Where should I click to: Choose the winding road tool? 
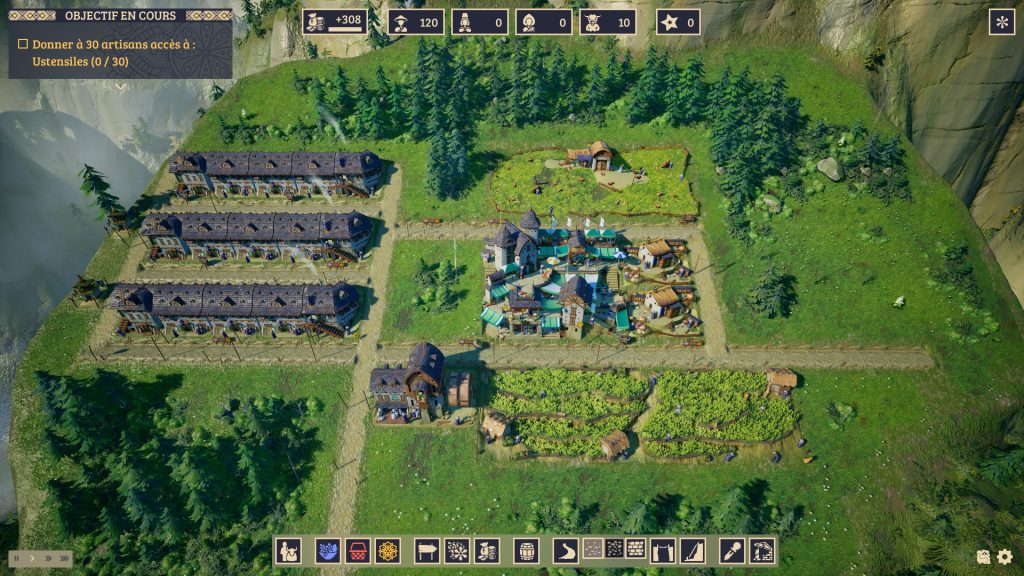coord(567,550)
